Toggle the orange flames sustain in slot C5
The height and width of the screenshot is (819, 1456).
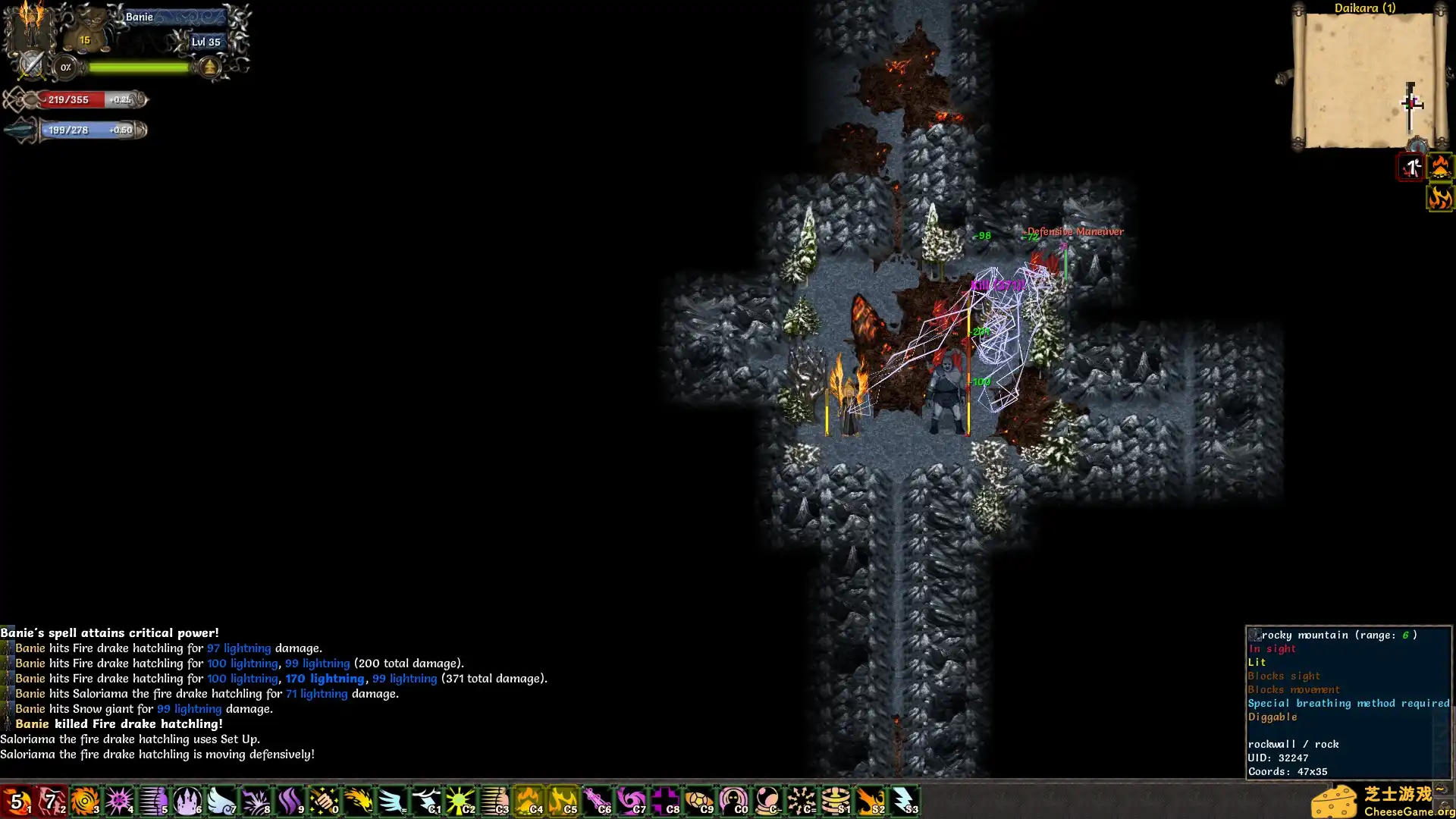click(x=563, y=801)
